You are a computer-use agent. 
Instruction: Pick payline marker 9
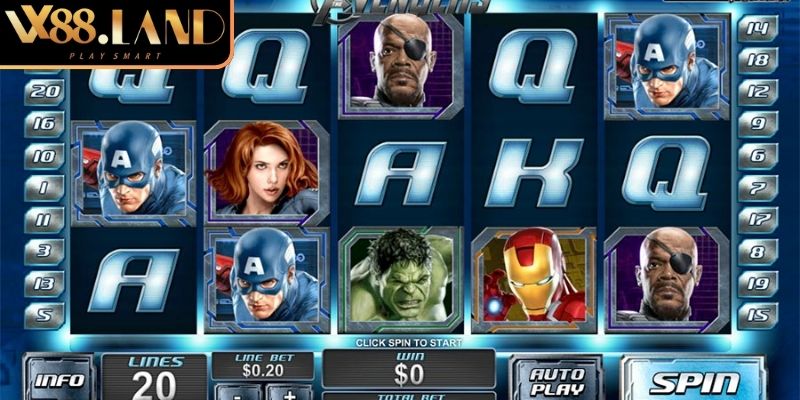tap(757, 124)
